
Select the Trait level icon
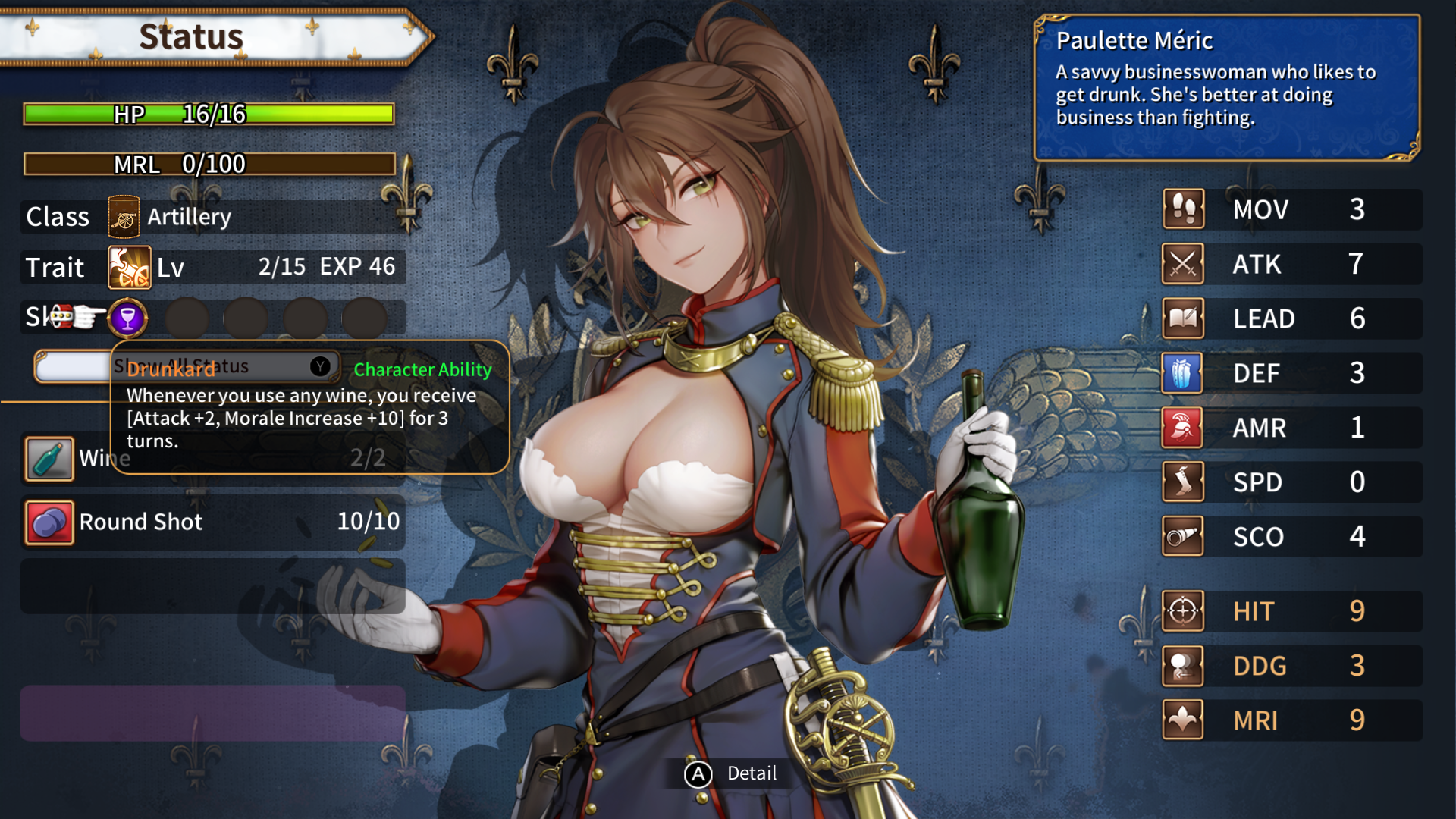coord(129,268)
